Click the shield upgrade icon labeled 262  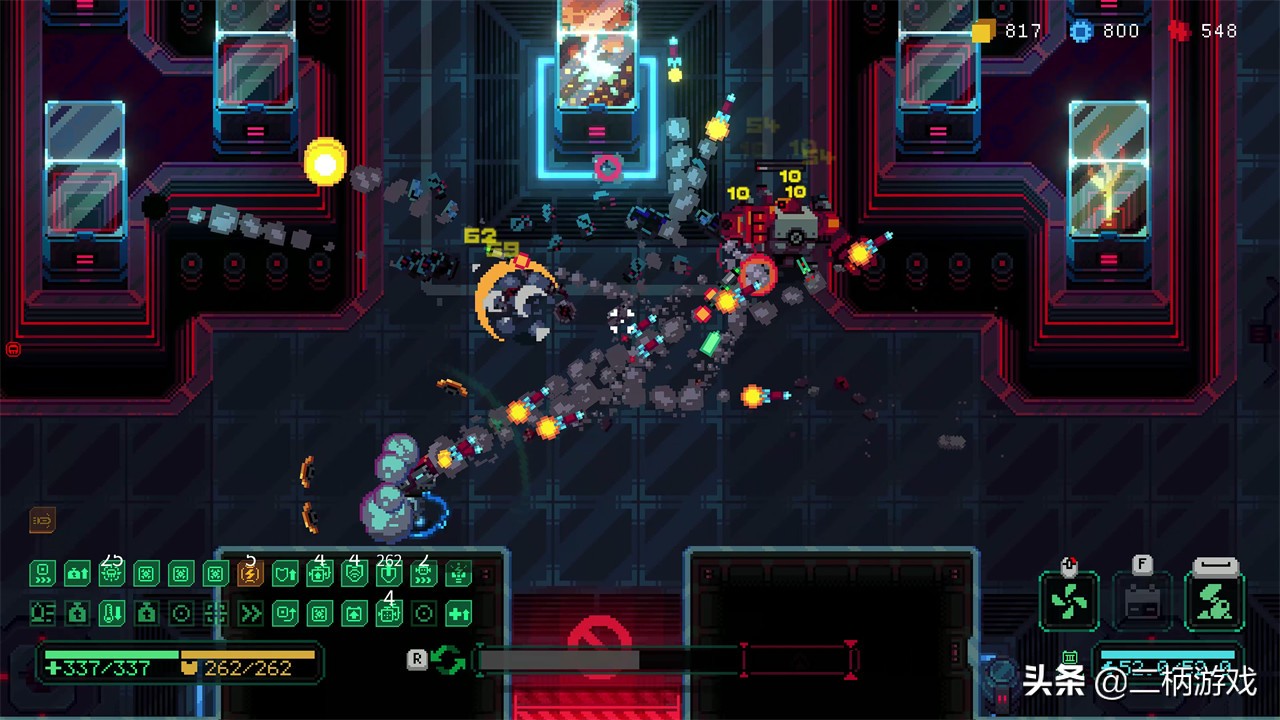(x=389, y=573)
